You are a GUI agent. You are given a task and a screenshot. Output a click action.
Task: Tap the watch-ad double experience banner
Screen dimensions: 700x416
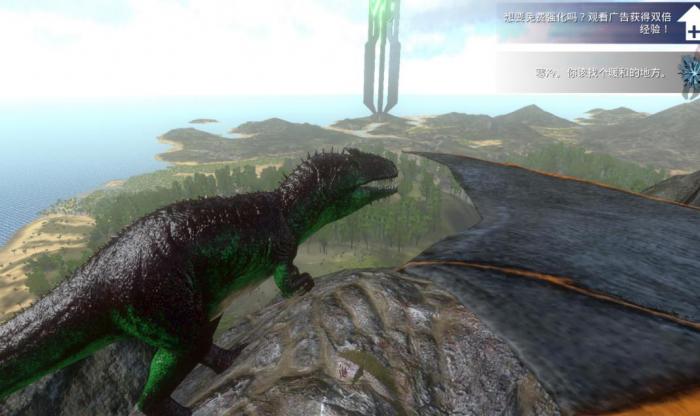click(x=590, y=22)
